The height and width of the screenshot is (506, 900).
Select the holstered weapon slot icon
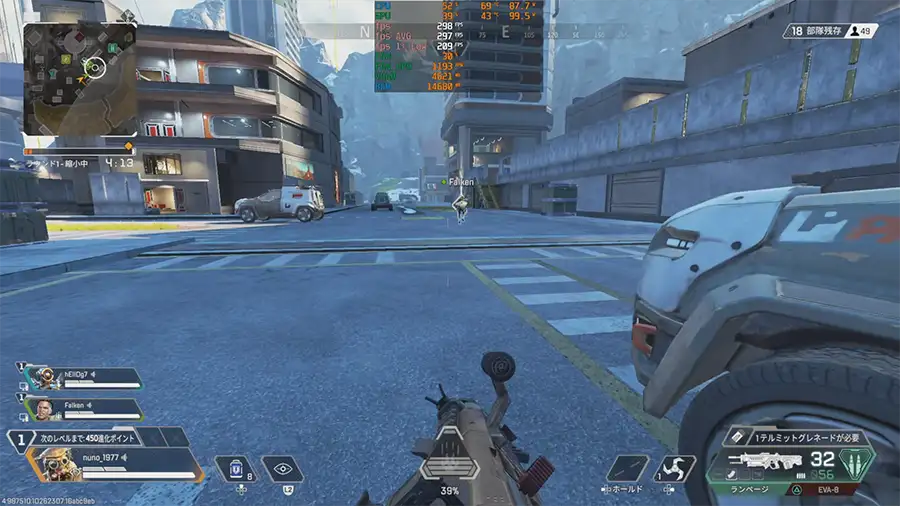627,468
